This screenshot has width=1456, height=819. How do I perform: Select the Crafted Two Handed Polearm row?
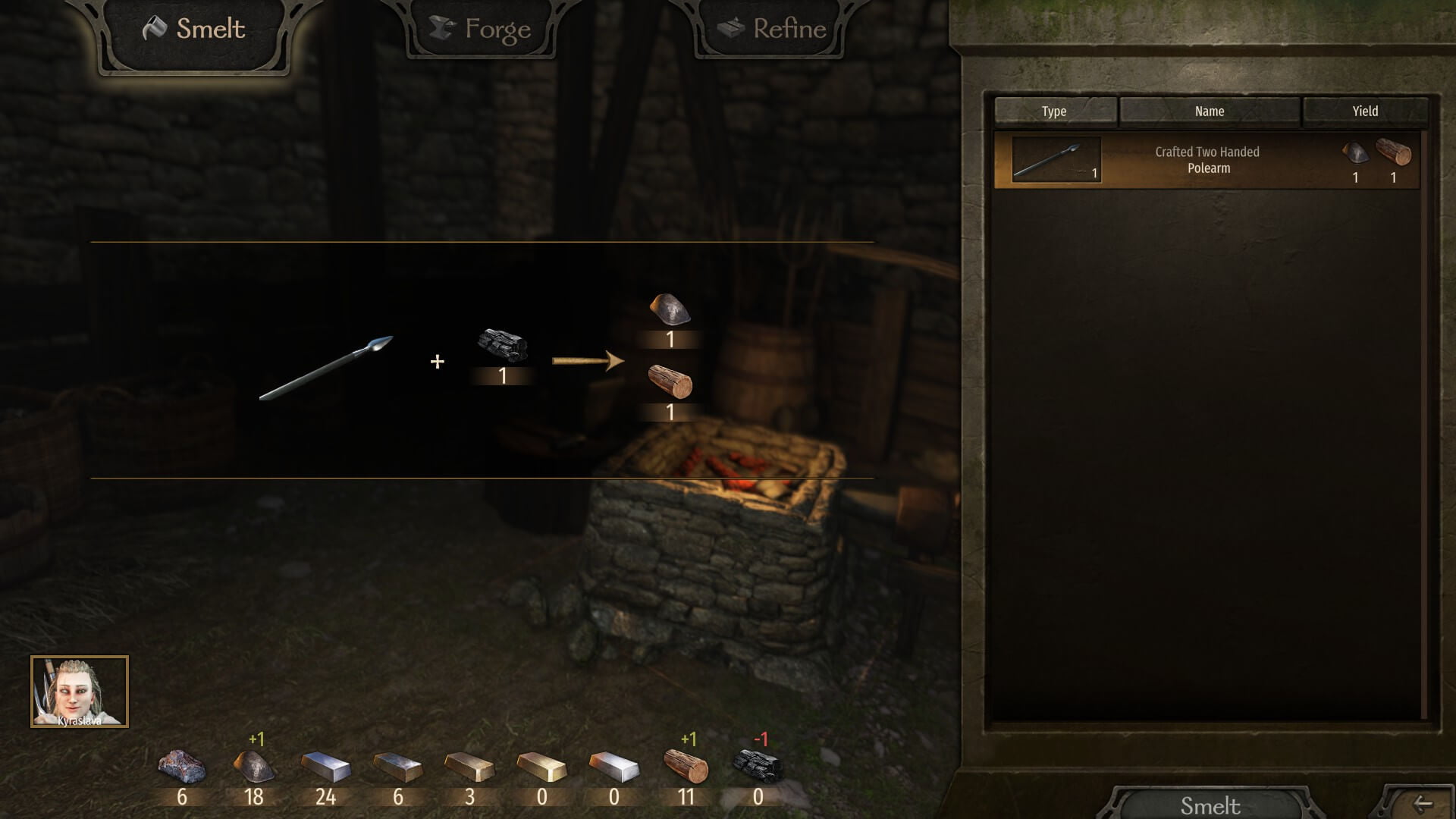pos(1207,160)
